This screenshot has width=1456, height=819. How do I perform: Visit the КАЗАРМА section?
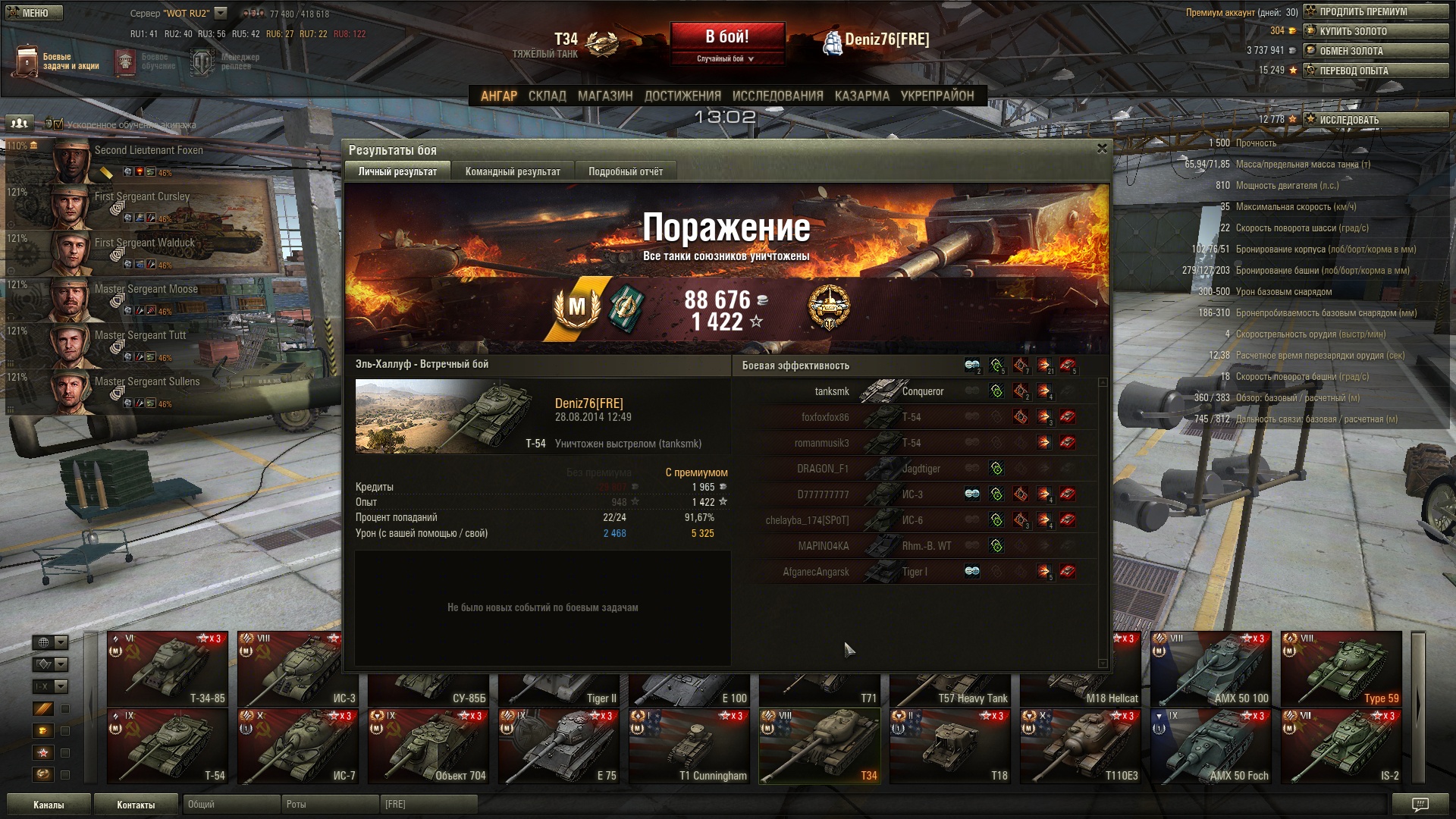[x=861, y=96]
